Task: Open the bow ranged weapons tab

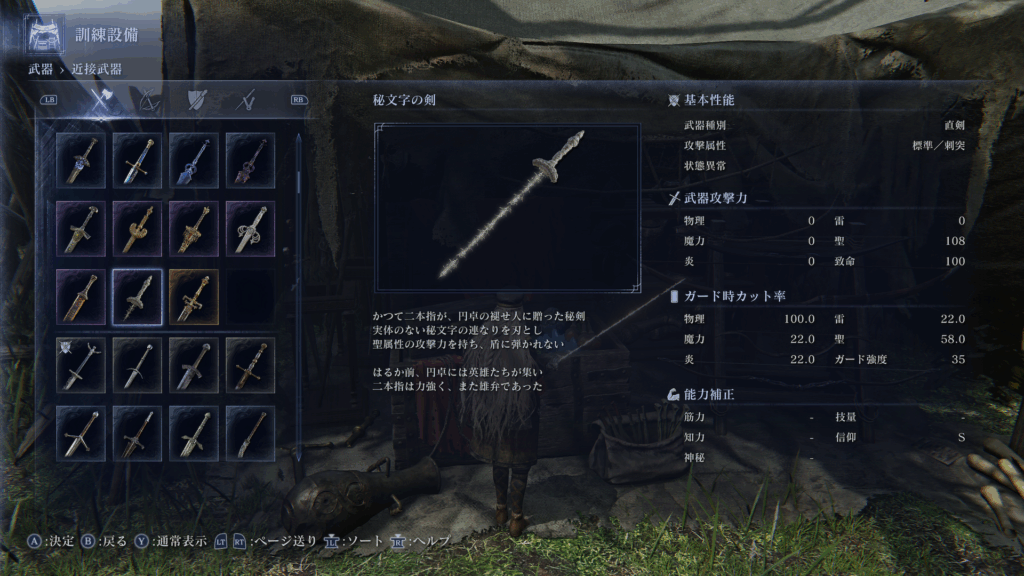Action: pyautogui.click(x=148, y=100)
